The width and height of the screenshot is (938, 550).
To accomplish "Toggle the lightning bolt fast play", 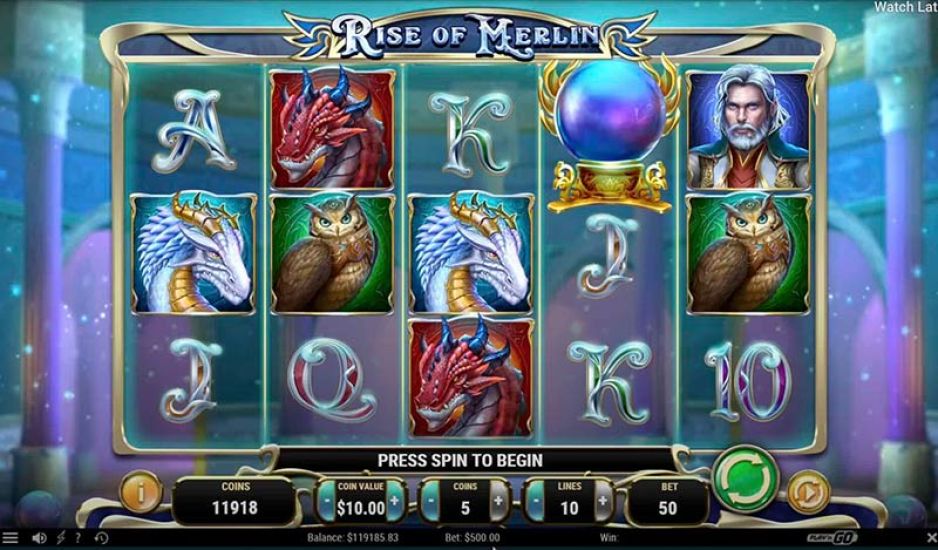I will tap(62, 539).
